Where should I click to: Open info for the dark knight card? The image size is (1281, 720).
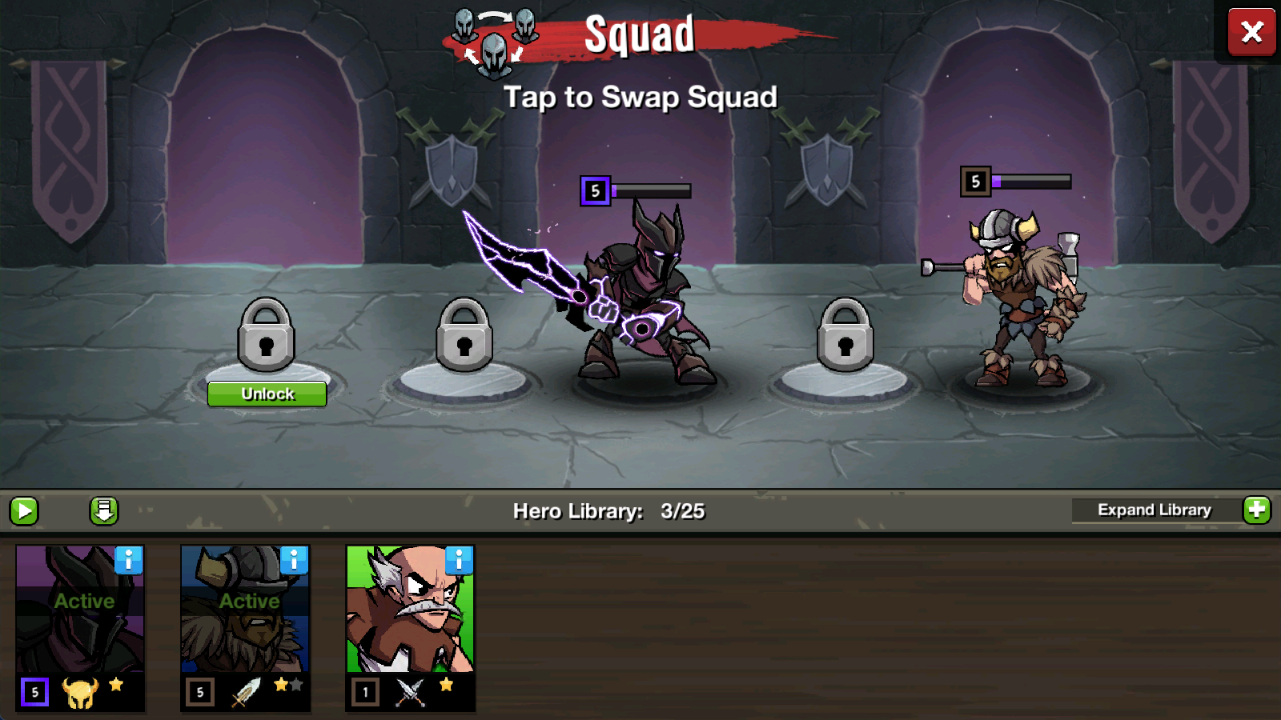pos(129,560)
